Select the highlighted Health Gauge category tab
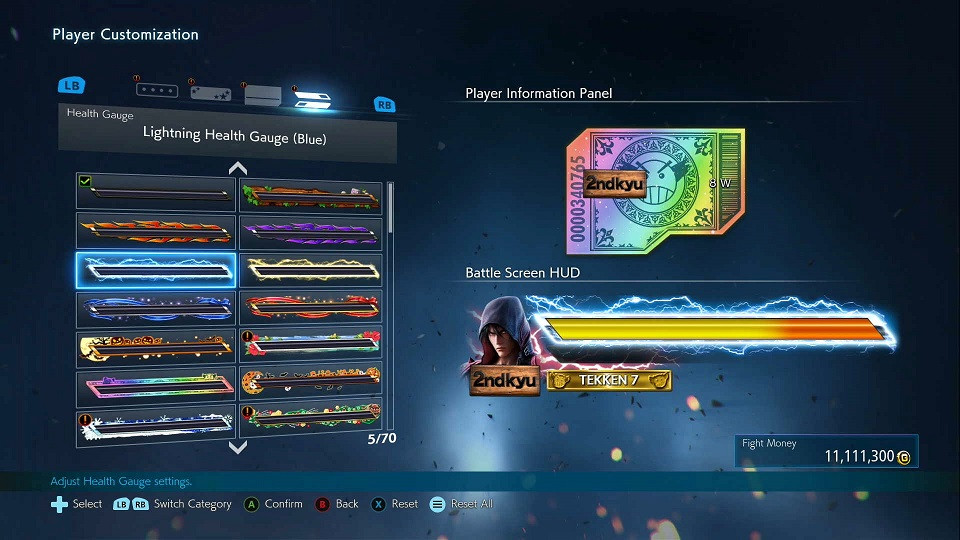This screenshot has height=540, width=960. [314, 98]
